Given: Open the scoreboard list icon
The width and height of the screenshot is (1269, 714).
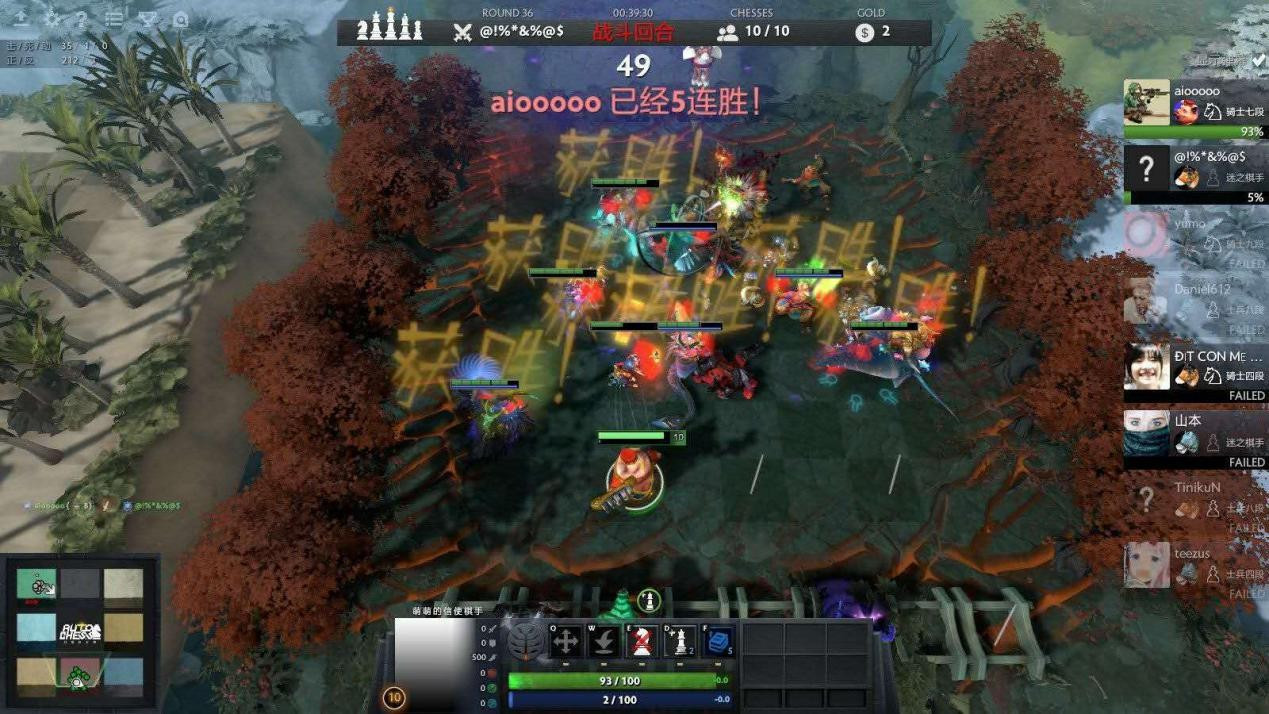Looking at the screenshot, I should tap(115, 19).
